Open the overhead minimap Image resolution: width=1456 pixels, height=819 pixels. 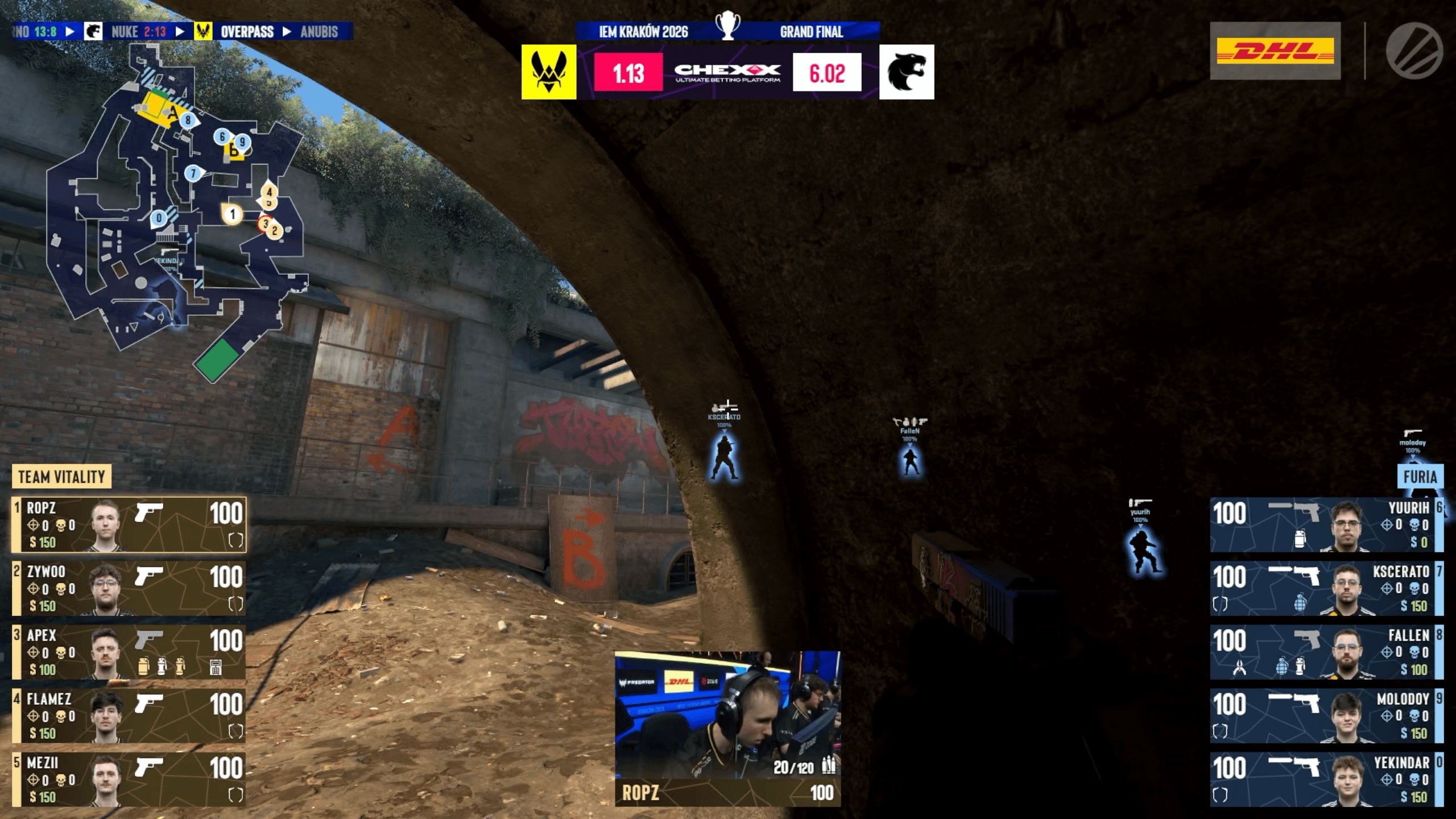[x=176, y=210]
